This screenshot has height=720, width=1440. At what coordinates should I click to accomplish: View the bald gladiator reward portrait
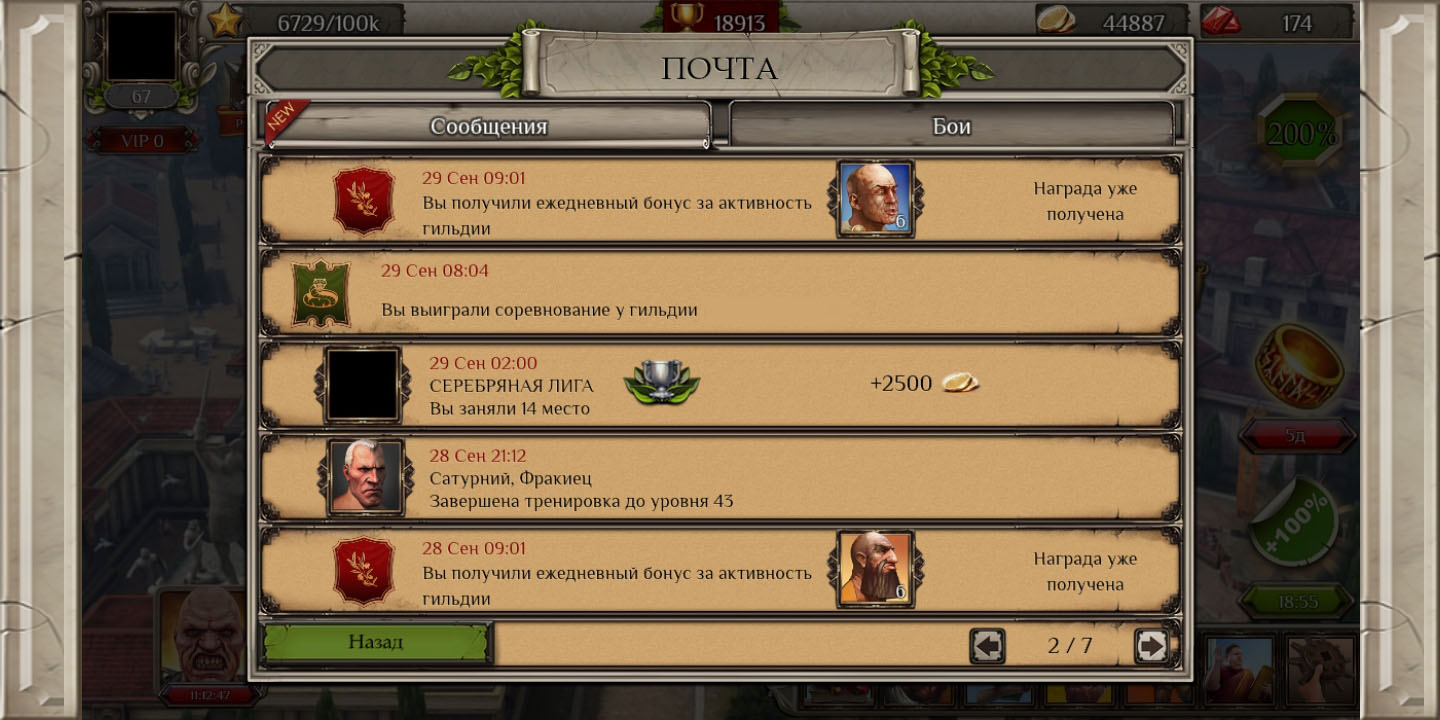[875, 199]
